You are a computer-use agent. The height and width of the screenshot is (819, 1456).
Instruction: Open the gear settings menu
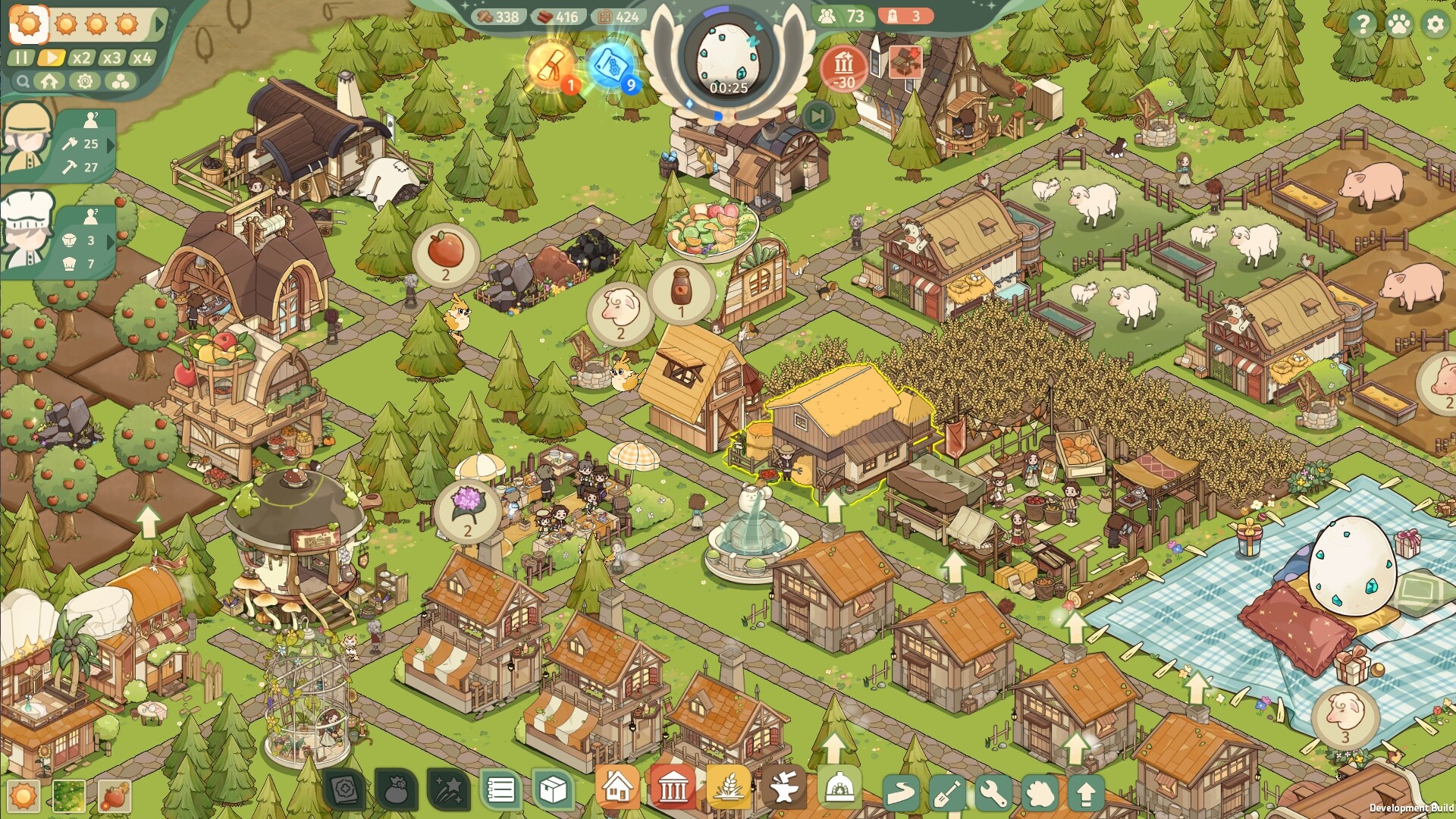[x=1435, y=24]
